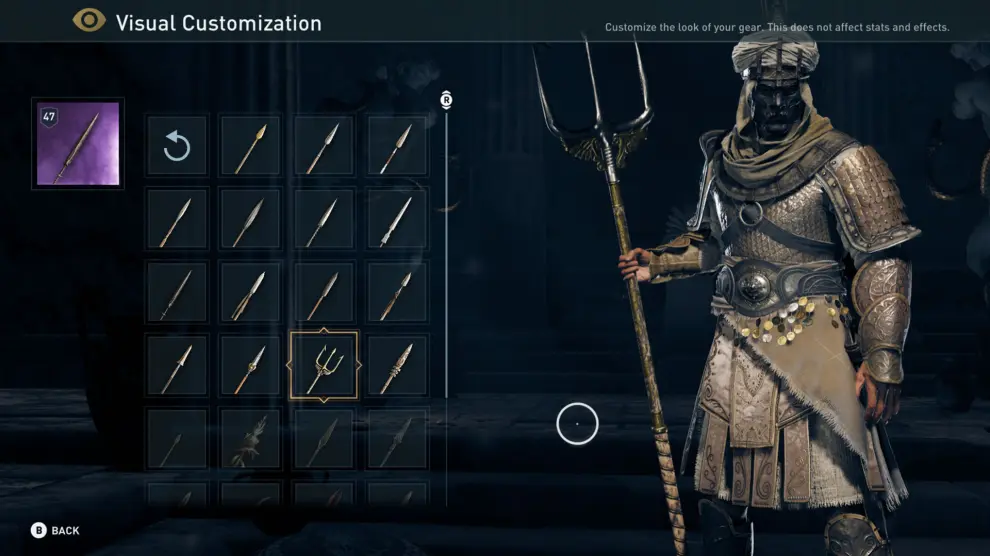Pick the ornate spear right of the trident
Viewport: 990px width, 556px height.
click(397, 366)
